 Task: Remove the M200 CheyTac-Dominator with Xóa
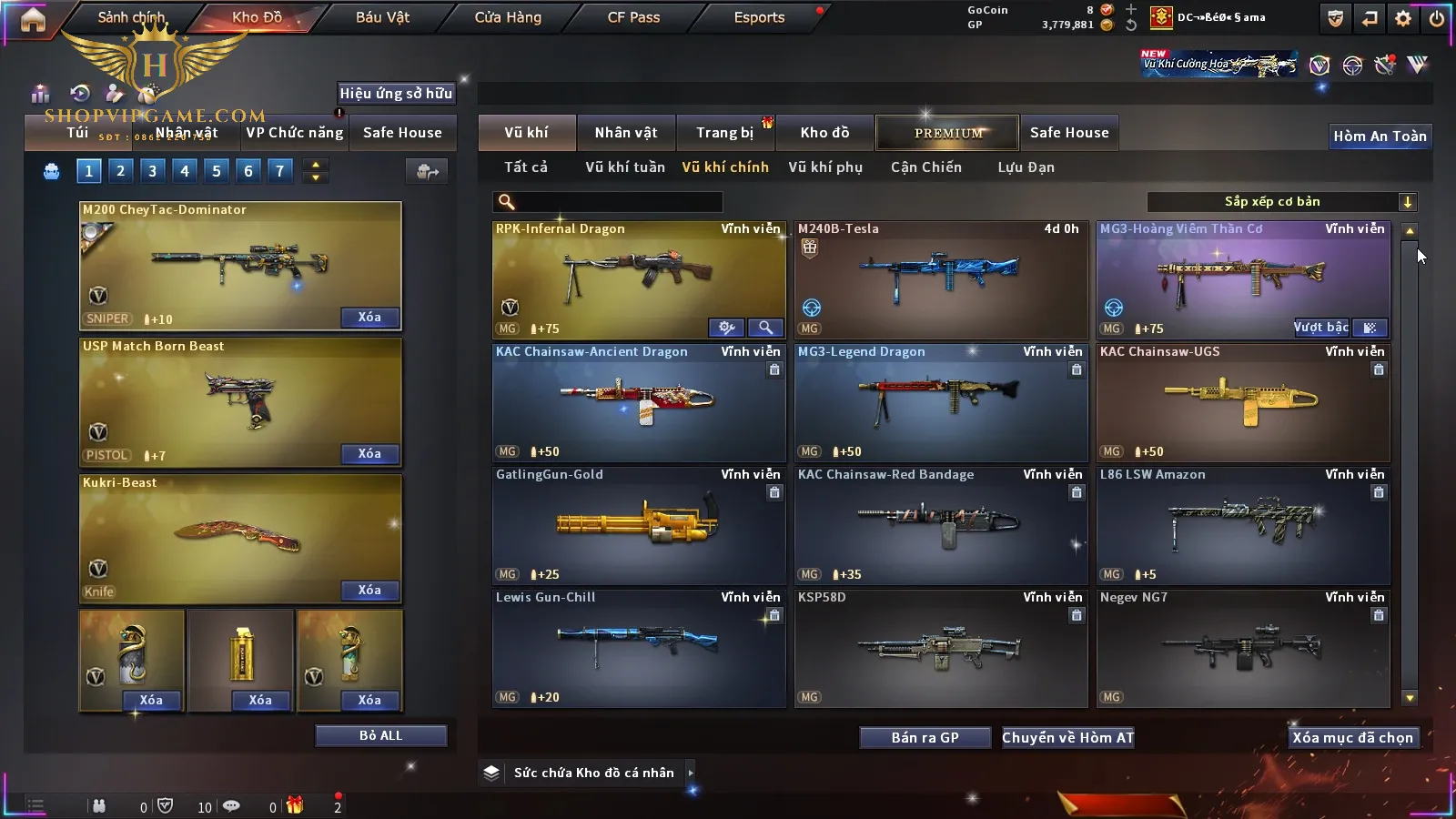click(369, 318)
